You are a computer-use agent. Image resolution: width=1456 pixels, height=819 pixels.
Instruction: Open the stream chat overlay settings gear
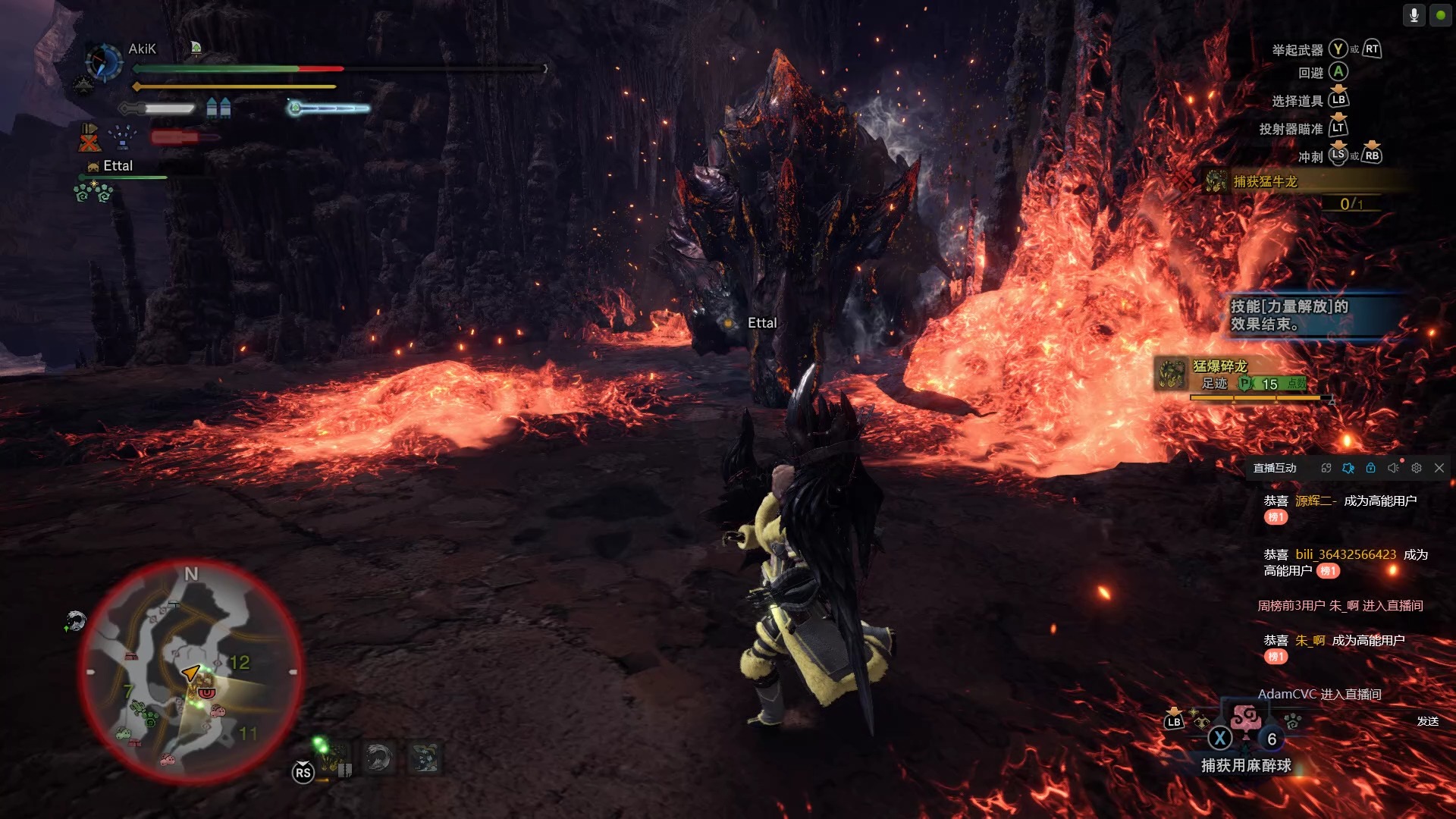(x=1416, y=469)
